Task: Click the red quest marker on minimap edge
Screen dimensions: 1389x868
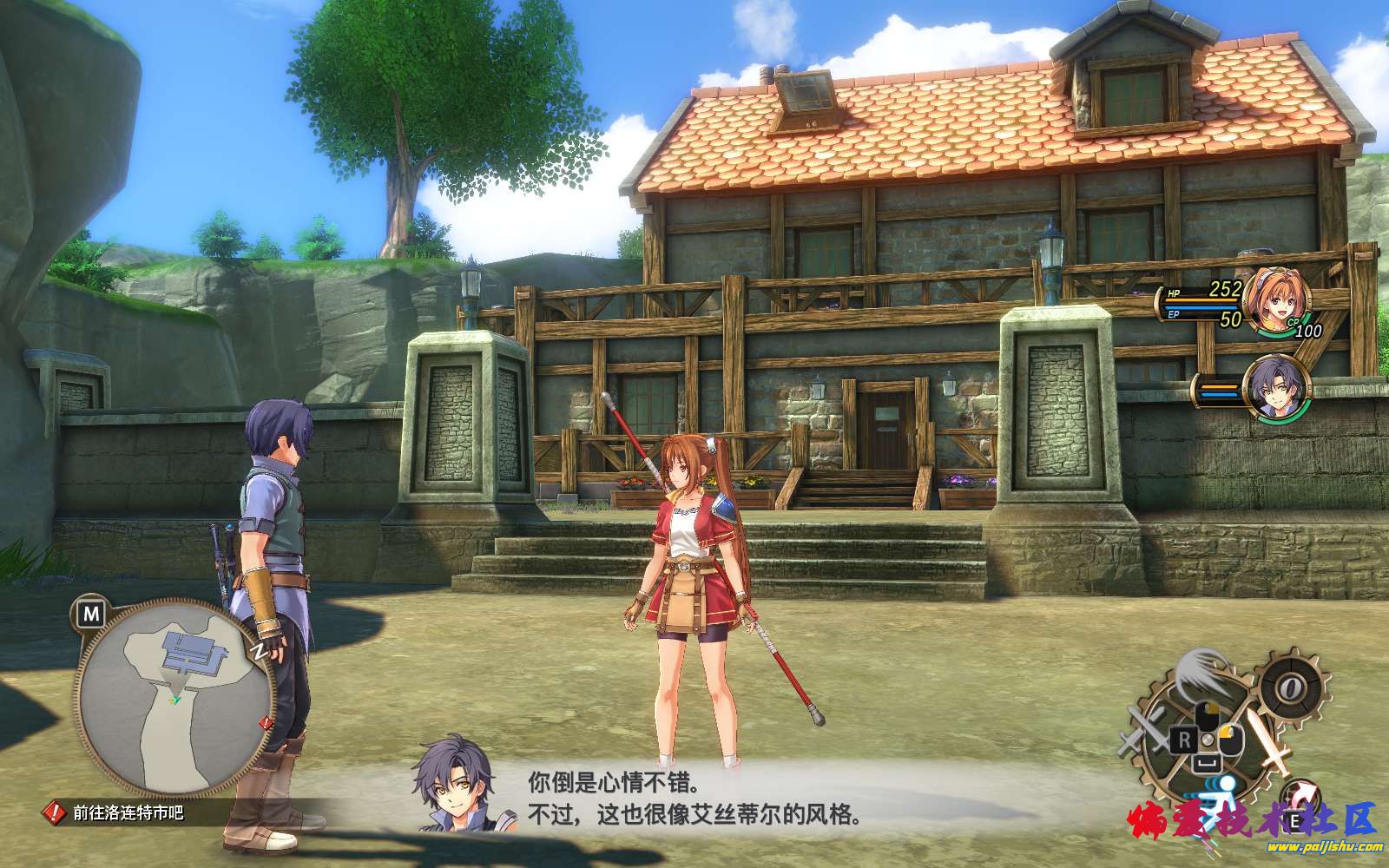Action: click(x=266, y=722)
